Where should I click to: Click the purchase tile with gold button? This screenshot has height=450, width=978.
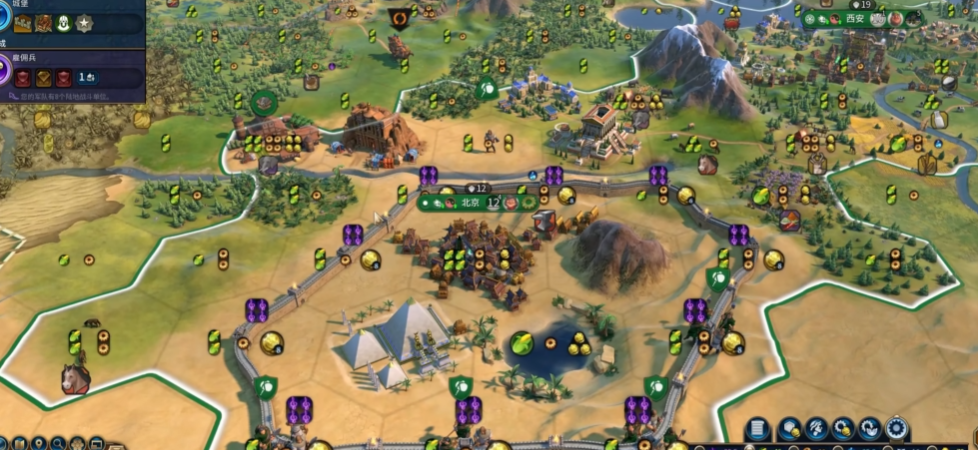click(789, 430)
